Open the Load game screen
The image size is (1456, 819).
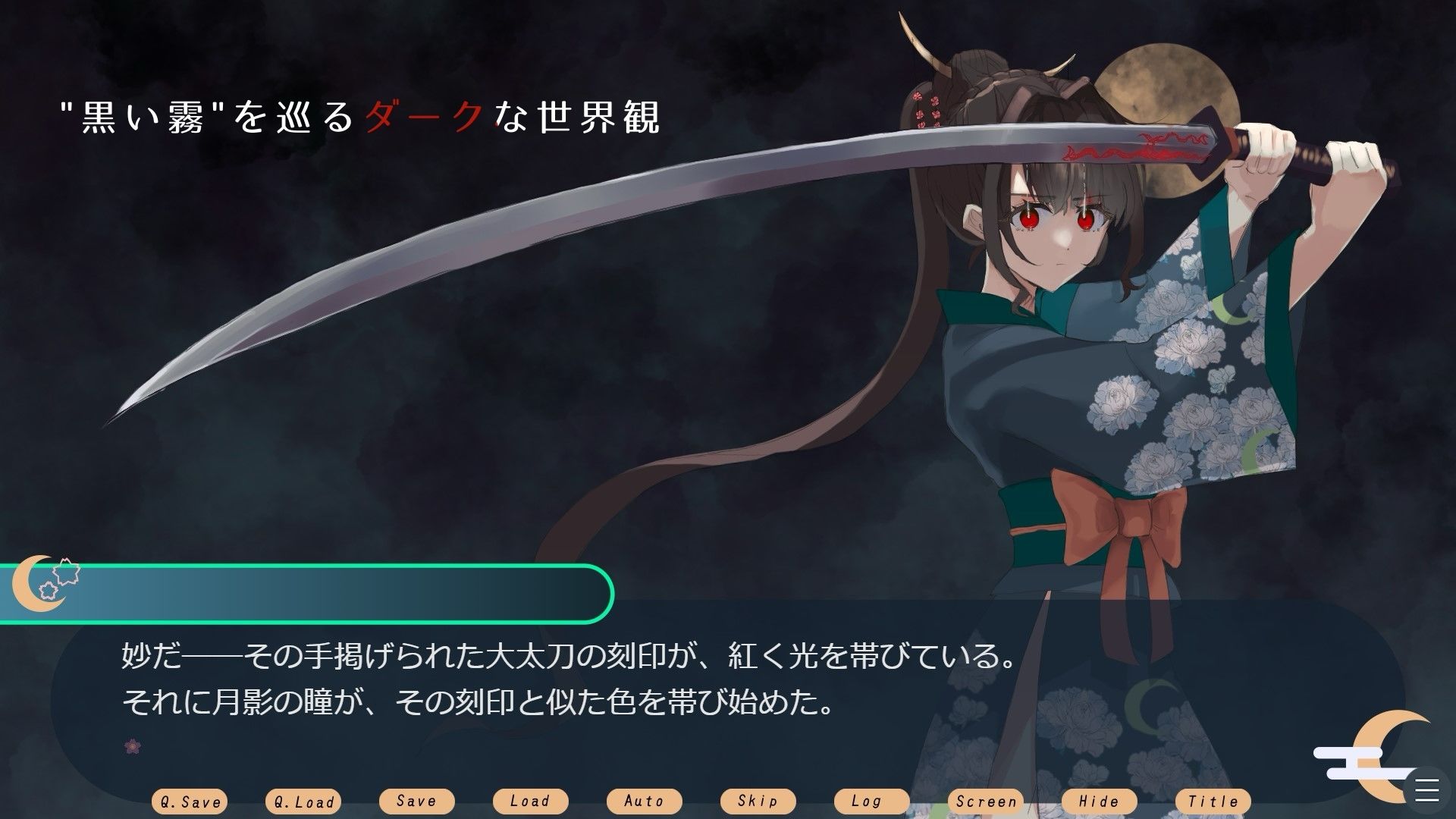530,801
